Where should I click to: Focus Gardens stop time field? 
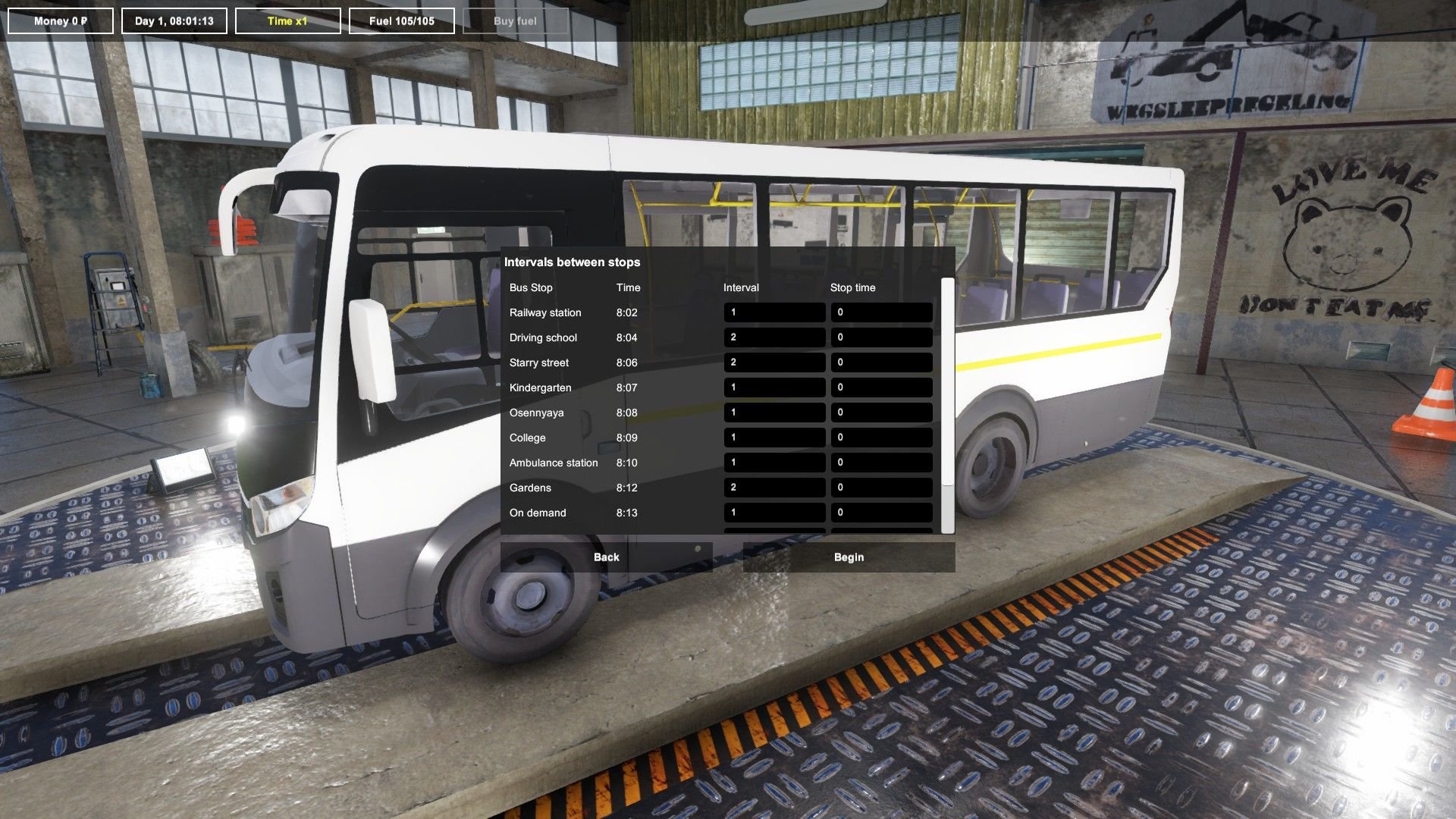tap(881, 488)
